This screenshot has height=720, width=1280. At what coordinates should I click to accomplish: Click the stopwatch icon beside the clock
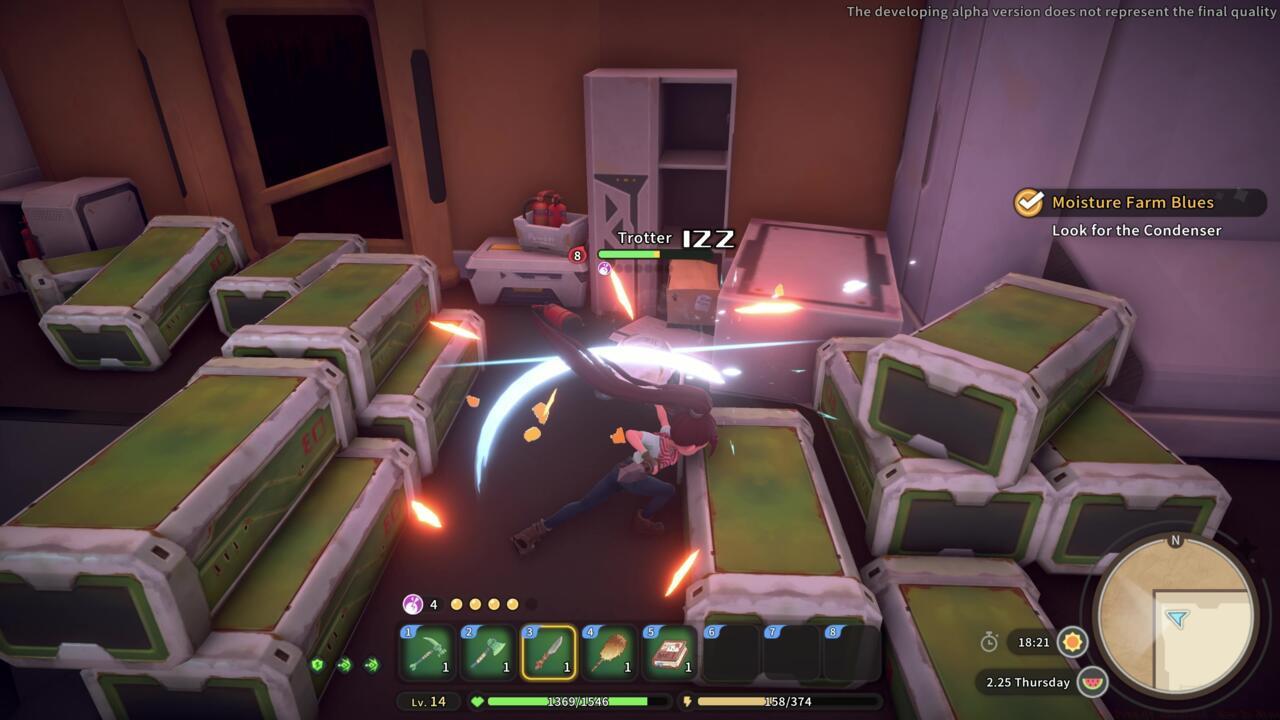[x=990, y=642]
